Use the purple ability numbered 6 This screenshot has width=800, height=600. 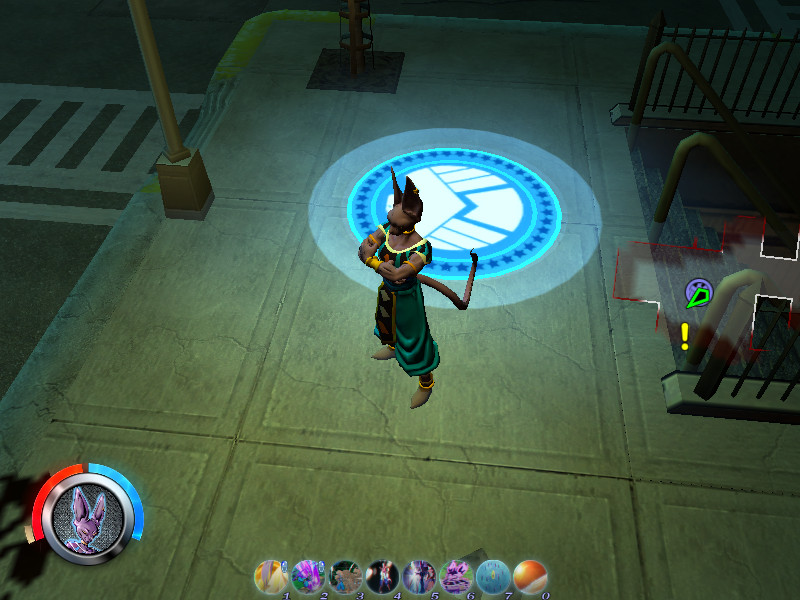point(455,577)
